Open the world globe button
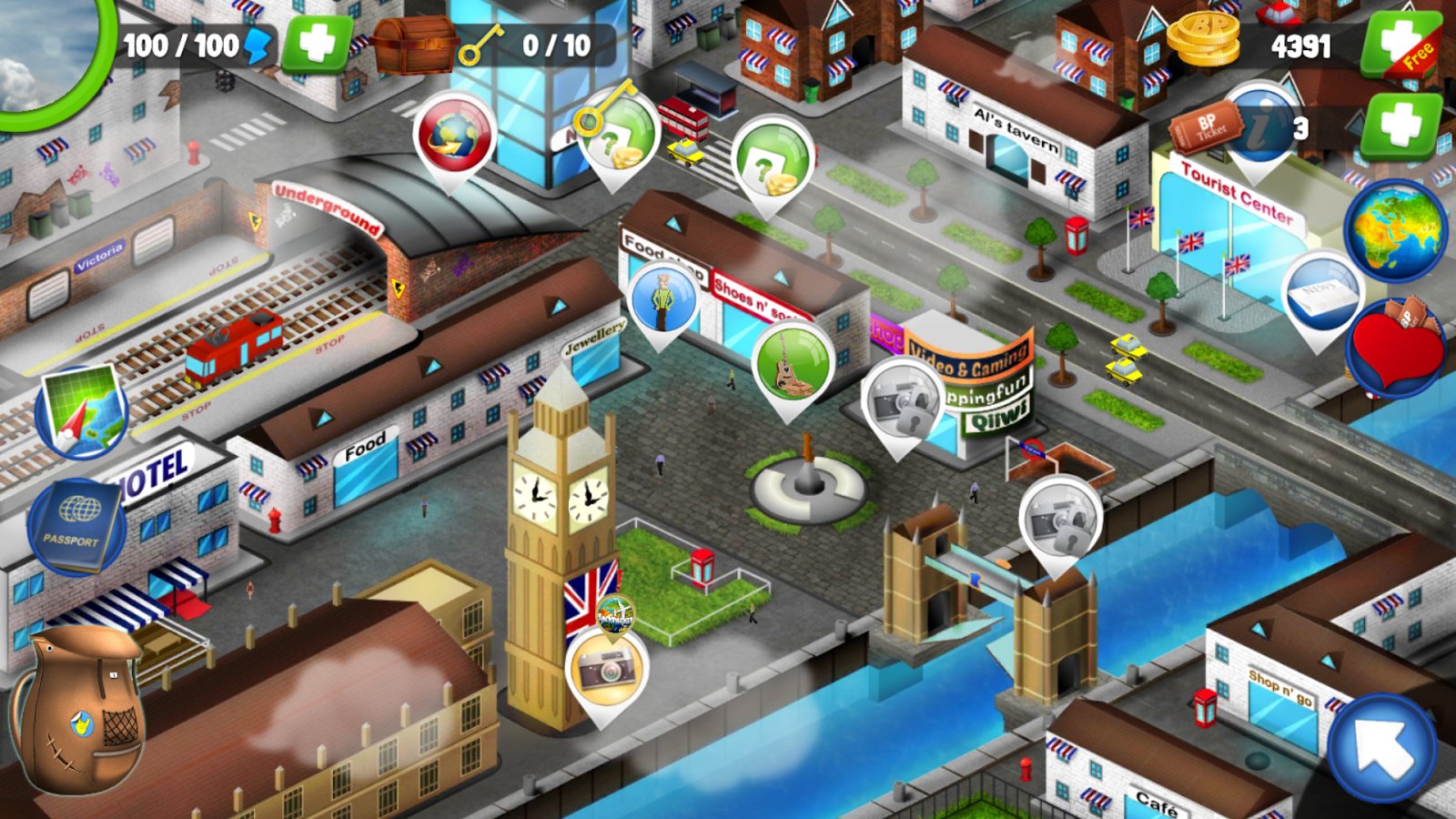The height and width of the screenshot is (819, 1456). pos(1393,231)
